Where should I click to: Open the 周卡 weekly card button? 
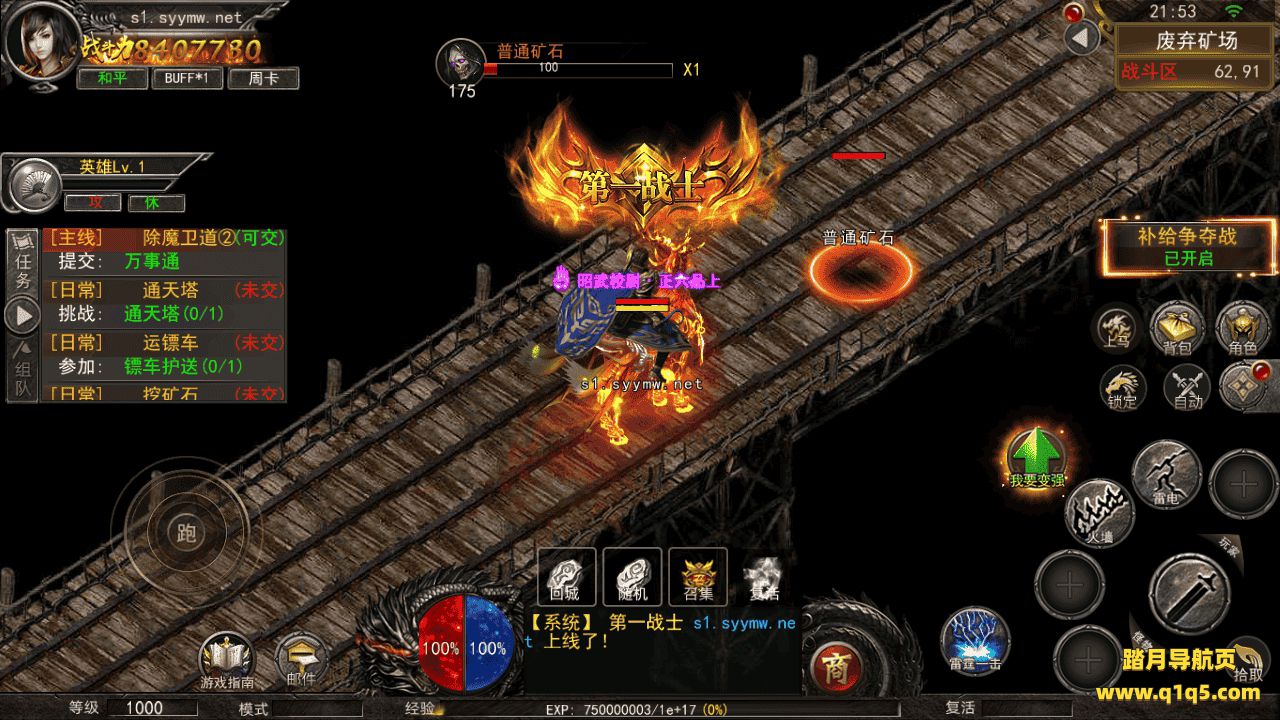coord(263,78)
